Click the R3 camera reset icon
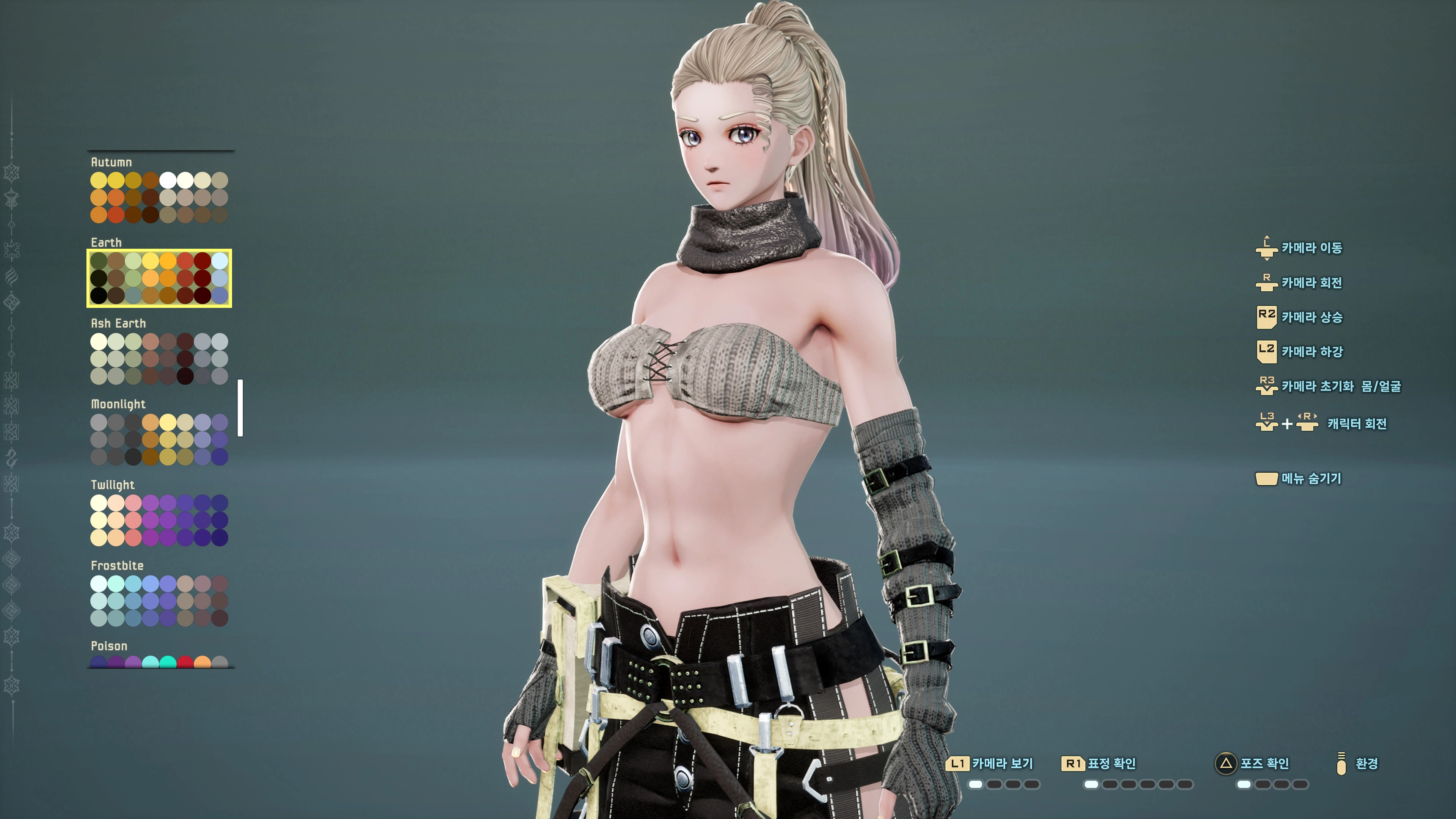The height and width of the screenshot is (819, 1456). [x=1267, y=386]
